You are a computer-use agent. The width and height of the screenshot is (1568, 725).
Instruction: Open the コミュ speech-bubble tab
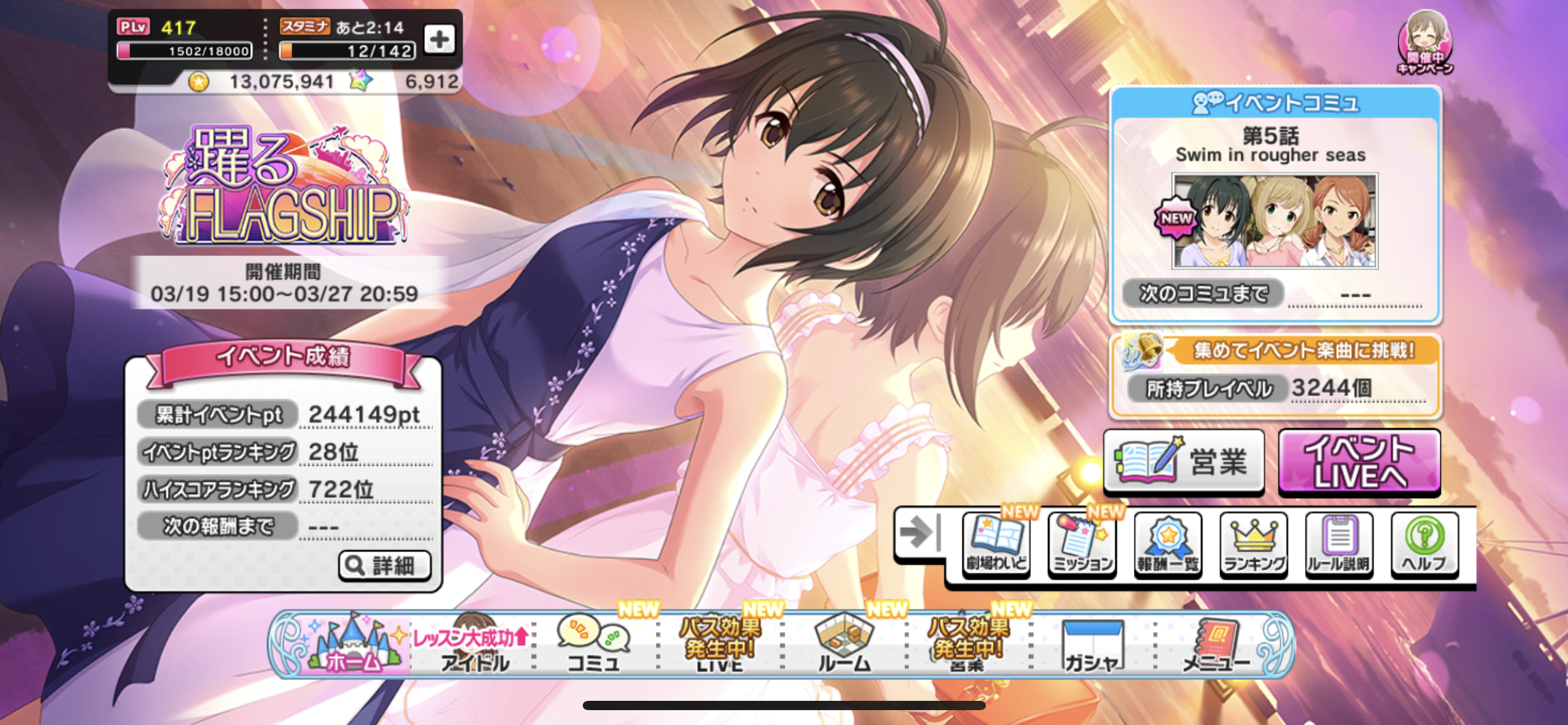click(x=595, y=644)
